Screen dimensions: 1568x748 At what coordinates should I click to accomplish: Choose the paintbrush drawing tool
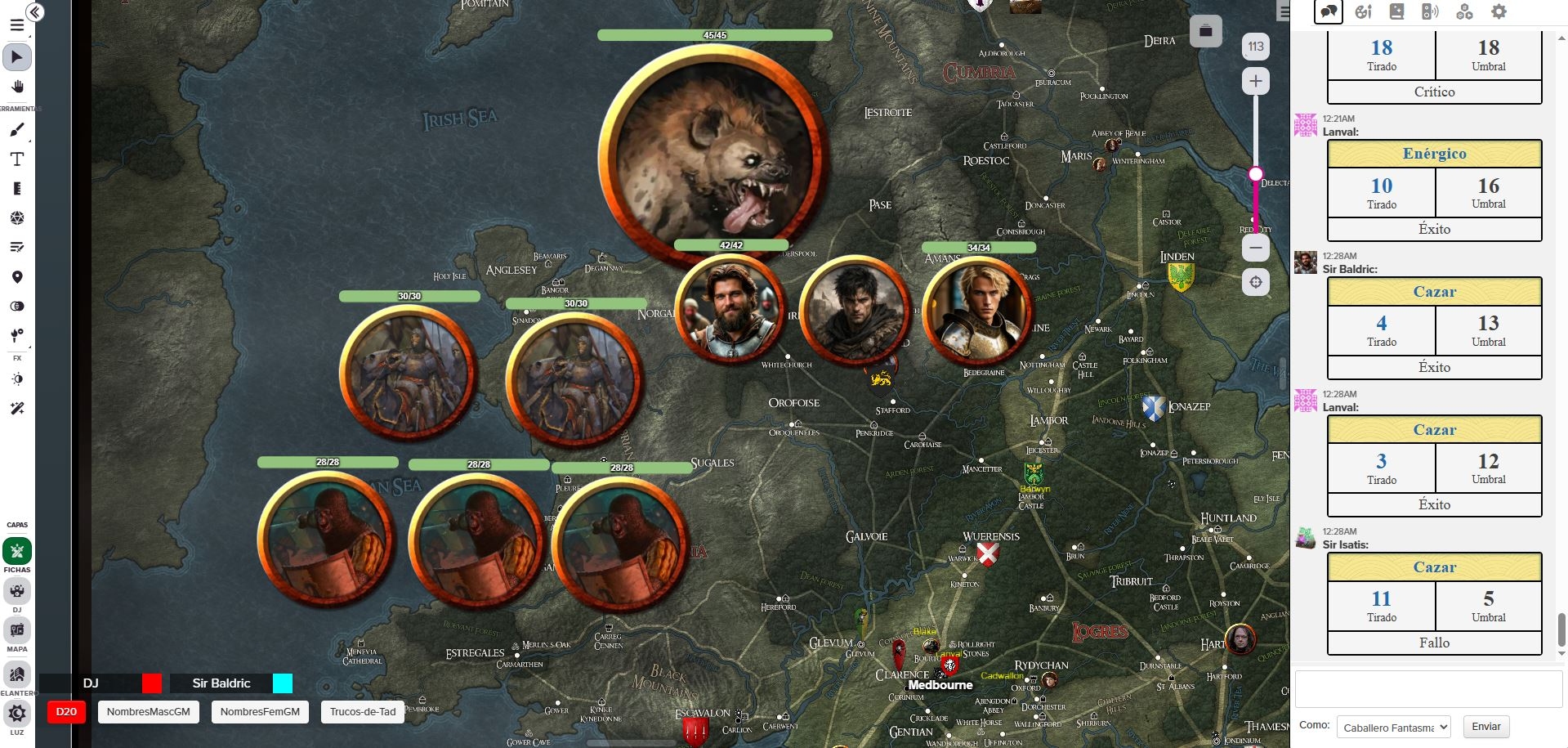[17, 130]
